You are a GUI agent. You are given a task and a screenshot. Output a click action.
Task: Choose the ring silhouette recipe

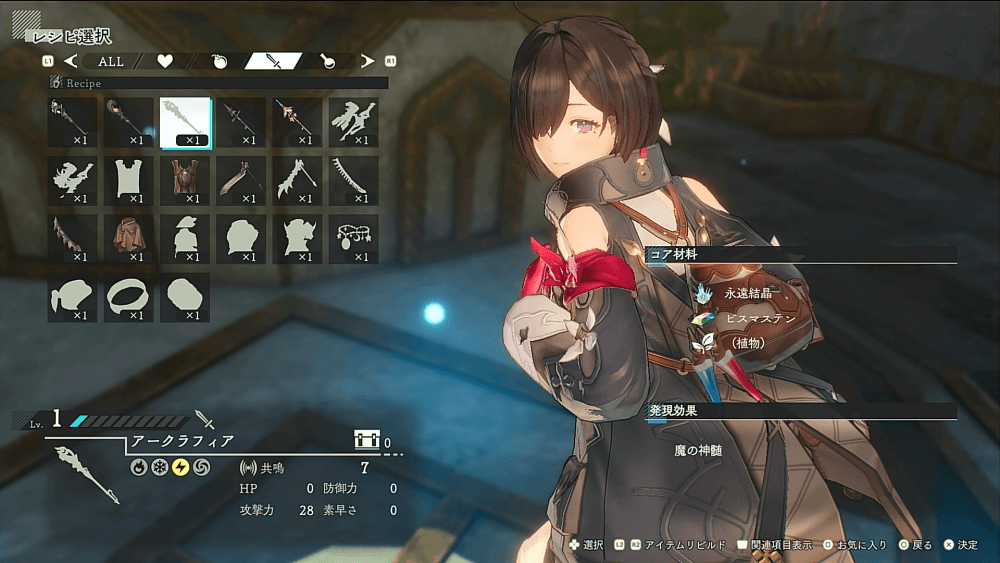[x=129, y=297]
